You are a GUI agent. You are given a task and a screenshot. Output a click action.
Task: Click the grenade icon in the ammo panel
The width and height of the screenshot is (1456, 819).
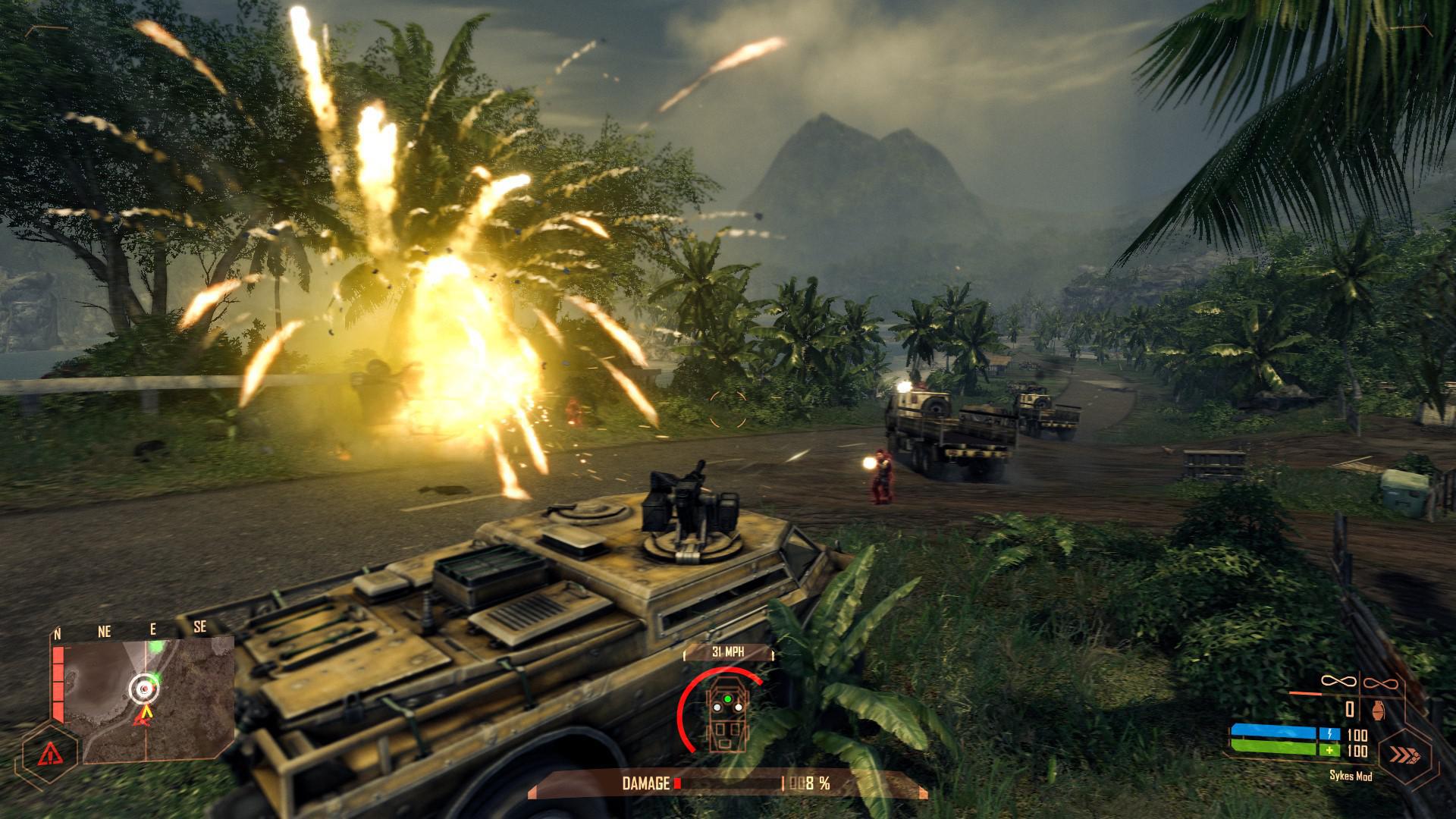pos(1377,711)
